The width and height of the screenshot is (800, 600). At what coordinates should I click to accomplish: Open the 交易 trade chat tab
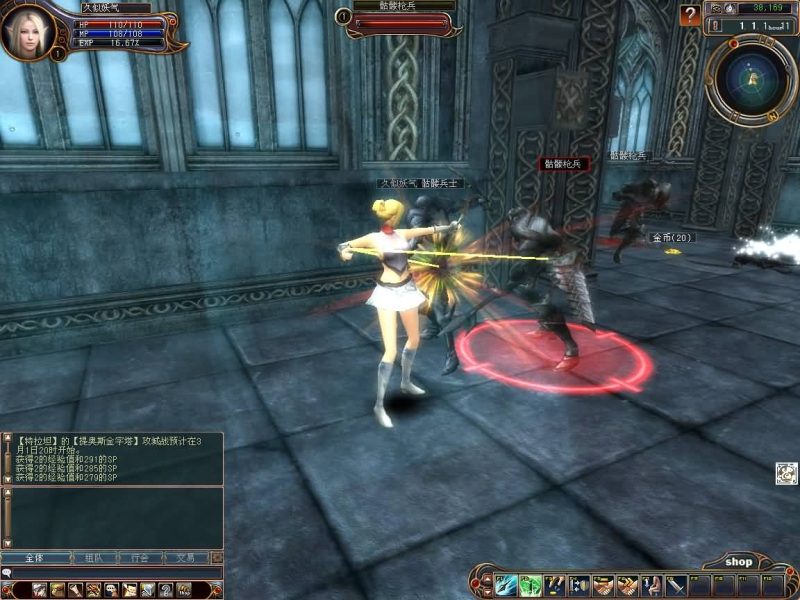coord(186,558)
